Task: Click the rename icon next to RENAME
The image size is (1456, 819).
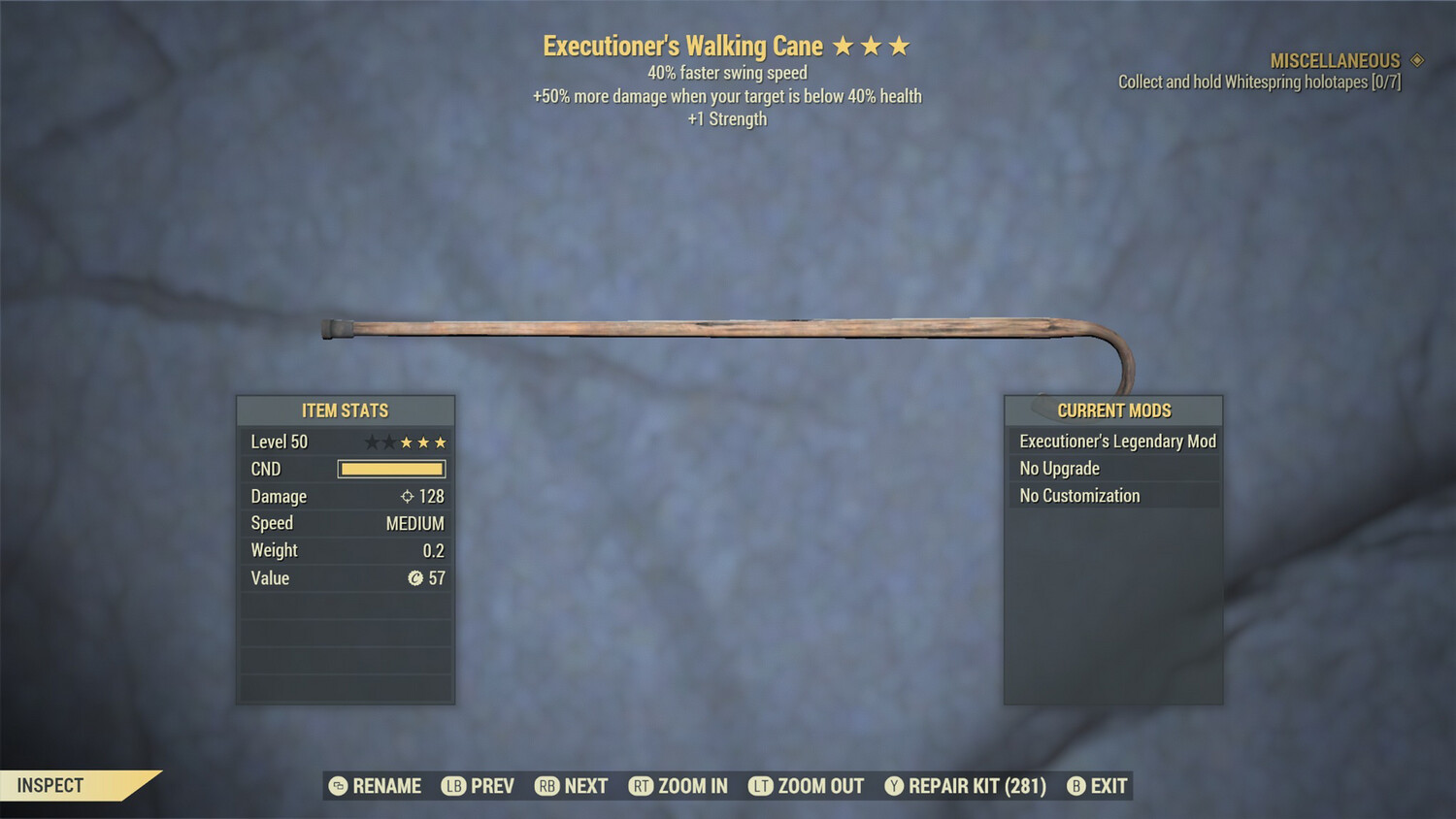Action: (x=337, y=786)
